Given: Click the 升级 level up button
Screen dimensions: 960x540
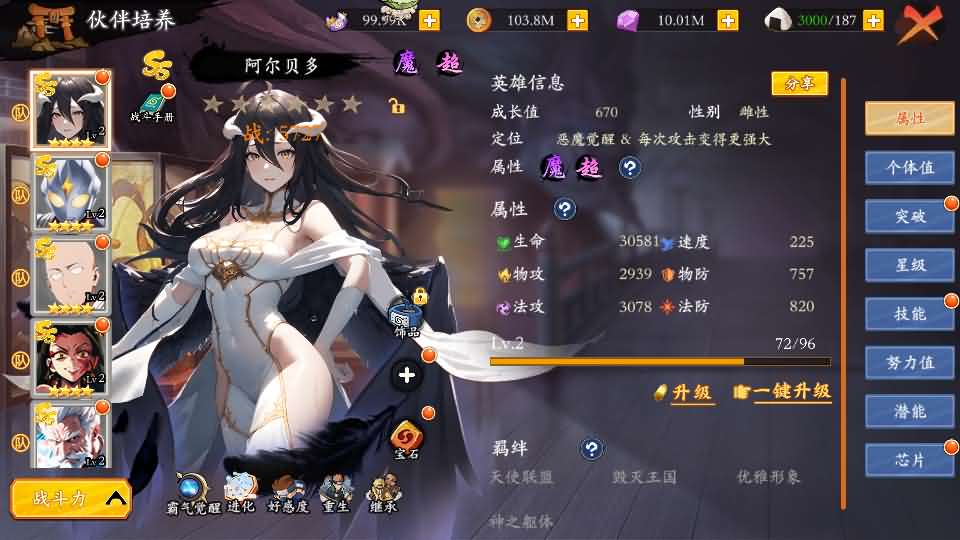Looking at the screenshot, I should [x=684, y=392].
